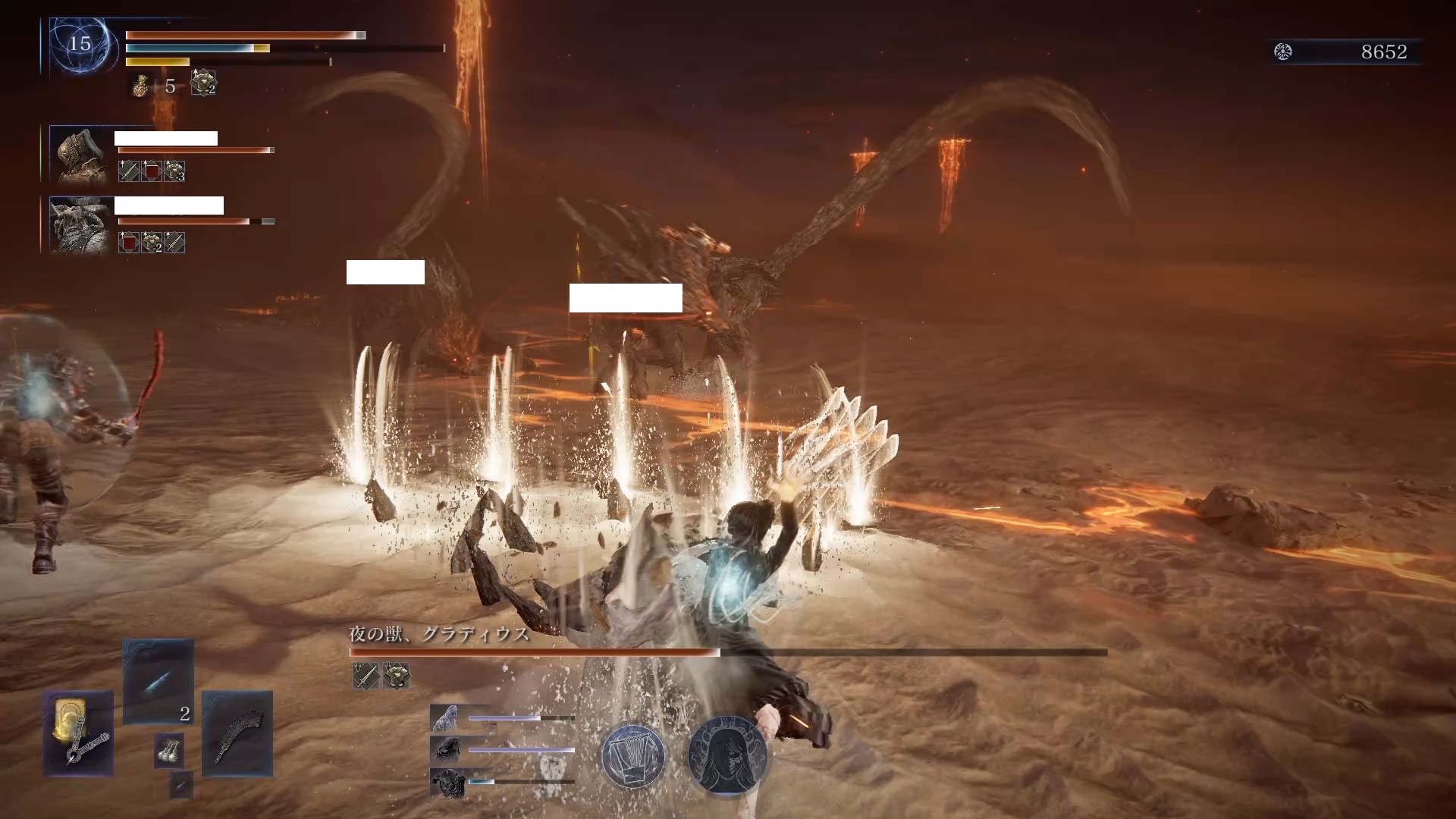Screen dimensions: 1456x819
Task: Inspect your own armor buff status icon
Action: (x=203, y=83)
